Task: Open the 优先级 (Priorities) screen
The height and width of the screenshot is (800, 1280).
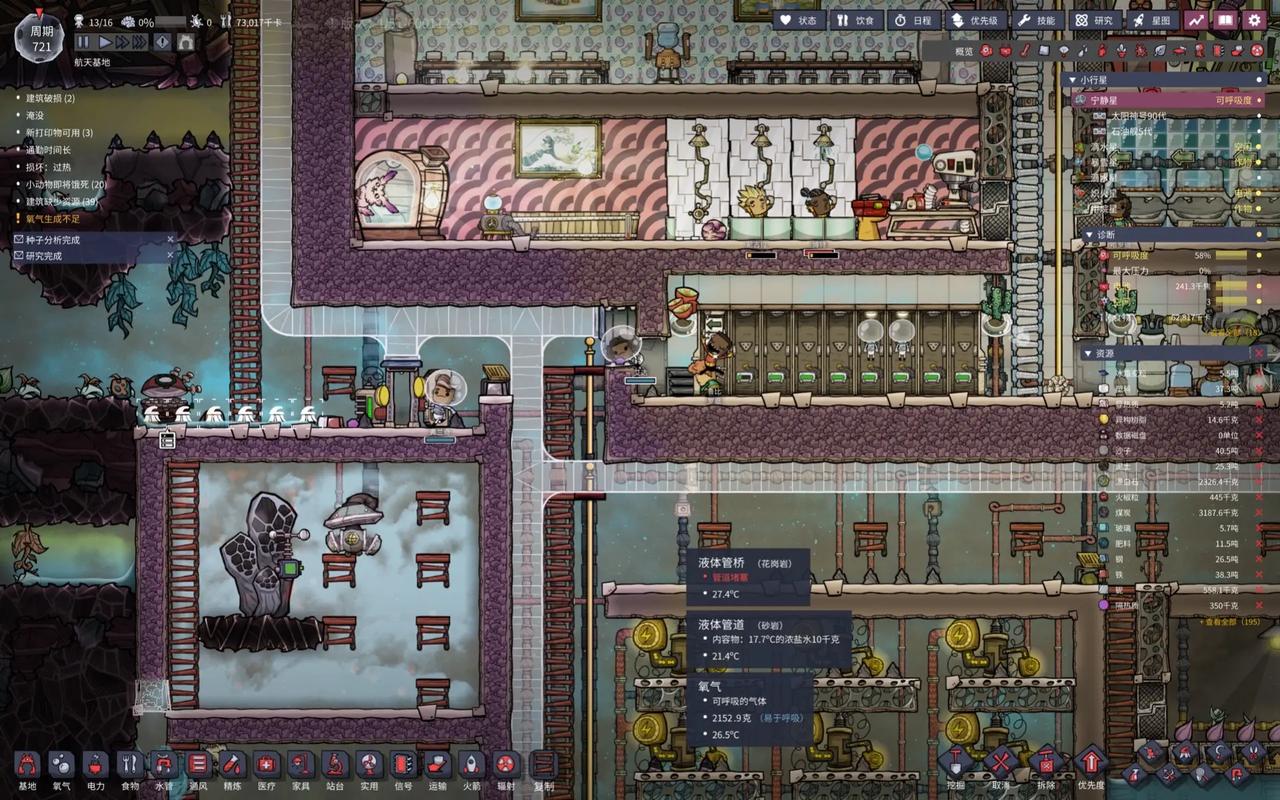Action: click(x=974, y=20)
